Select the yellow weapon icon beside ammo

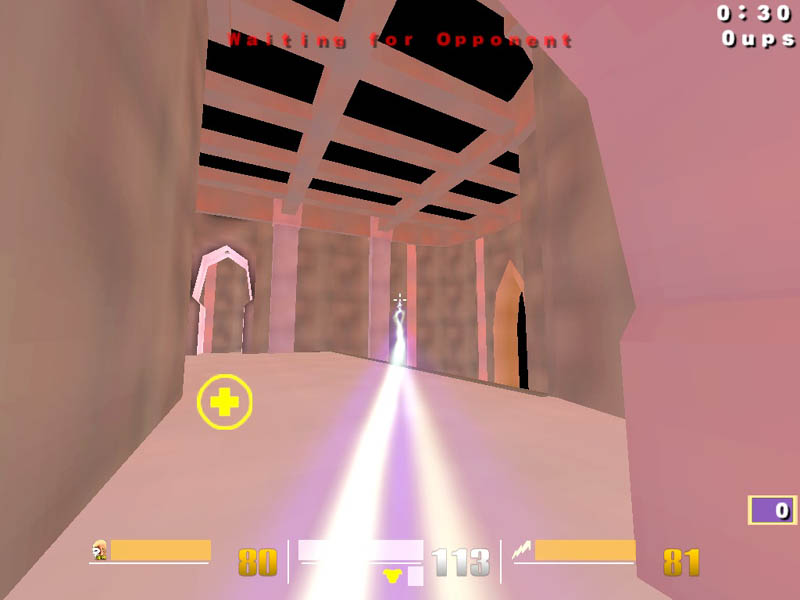click(x=394, y=574)
